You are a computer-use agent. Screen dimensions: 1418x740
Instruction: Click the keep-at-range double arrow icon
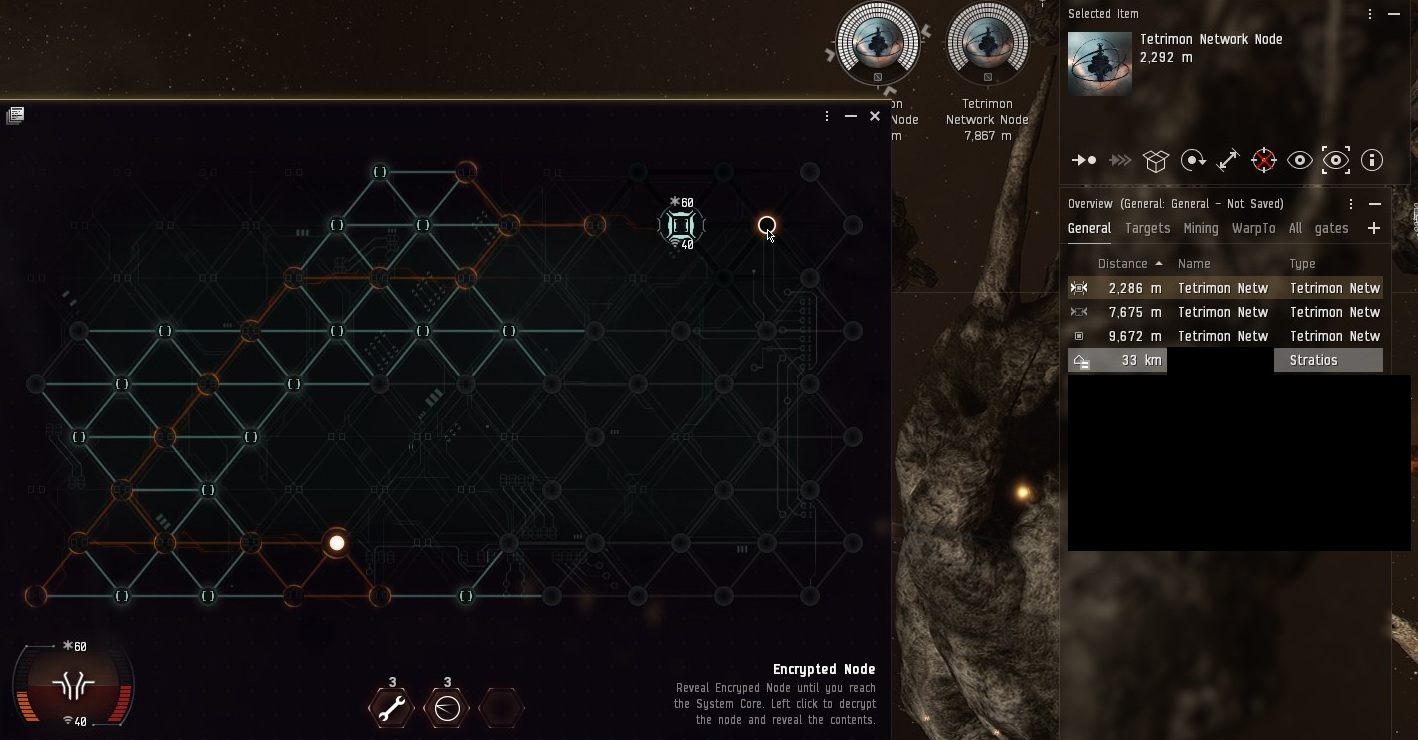click(x=1228, y=160)
